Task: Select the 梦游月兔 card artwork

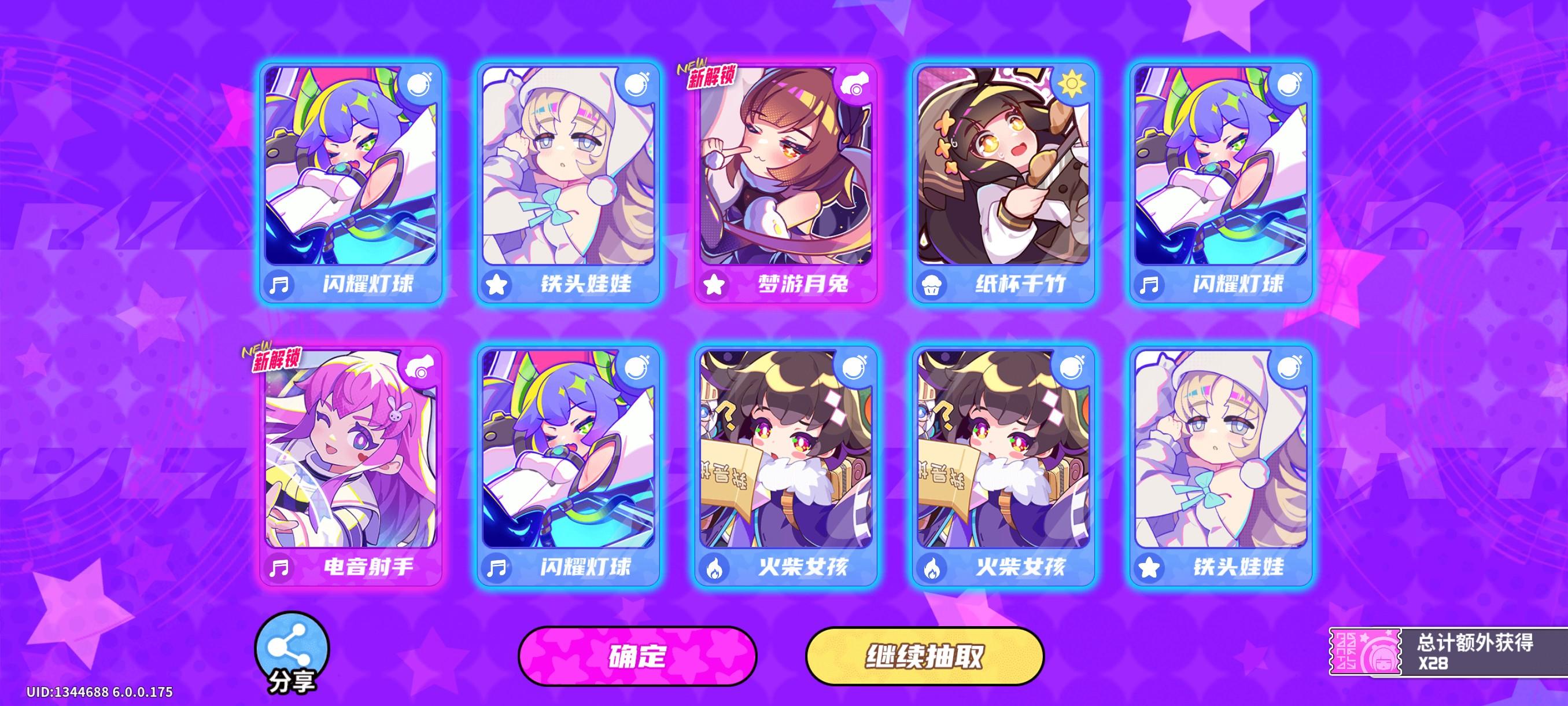Action: (x=785, y=176)
